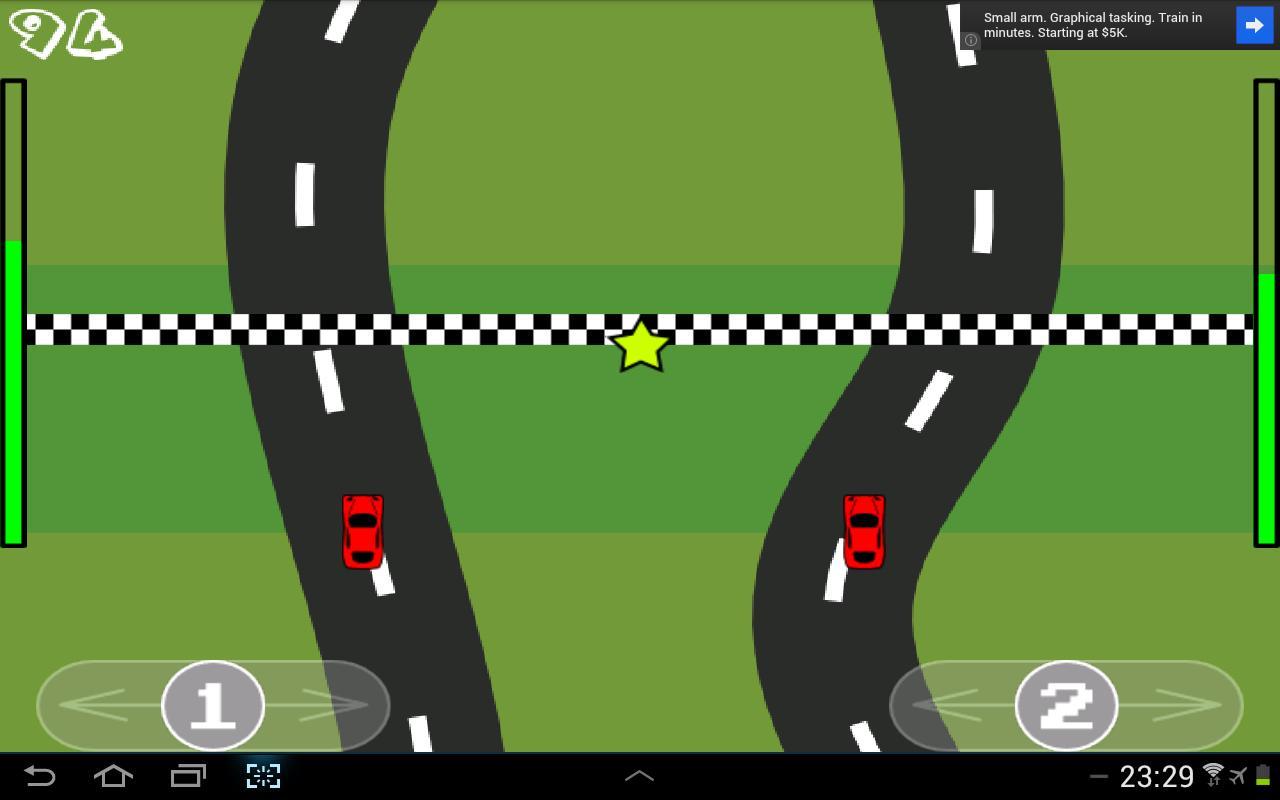Tap the yellow star on the finish line
Viewport: 1280px width, 800px height.
[640, 345]
